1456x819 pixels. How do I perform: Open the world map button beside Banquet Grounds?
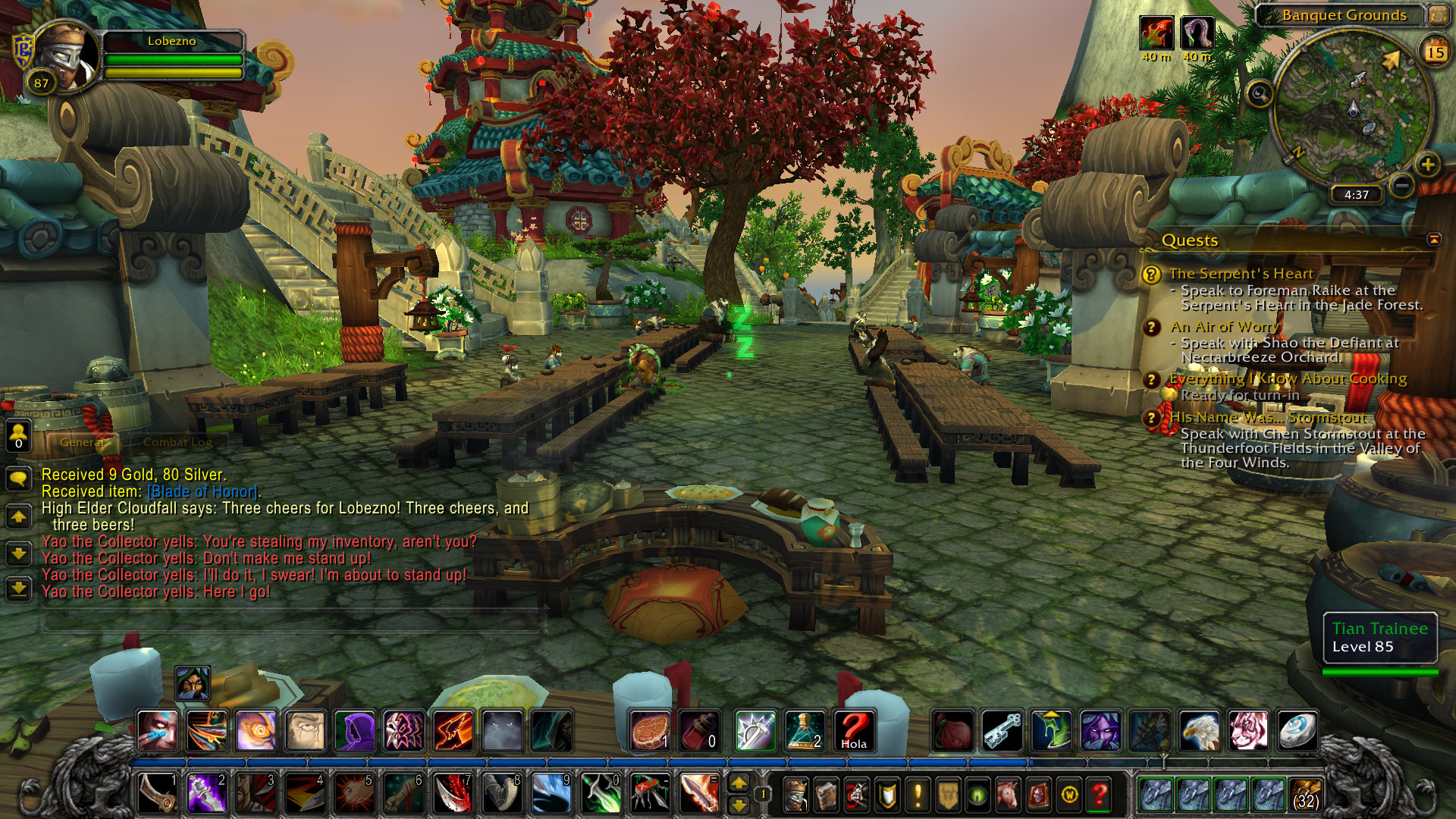pyautogui.click(x=1438, y=14)
